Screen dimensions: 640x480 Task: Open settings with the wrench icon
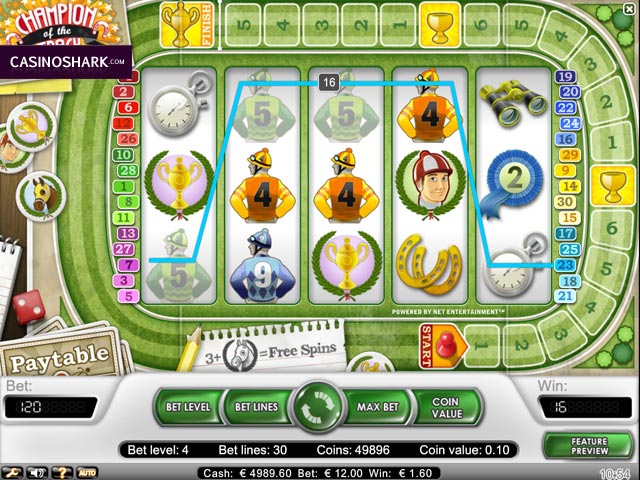13,472
